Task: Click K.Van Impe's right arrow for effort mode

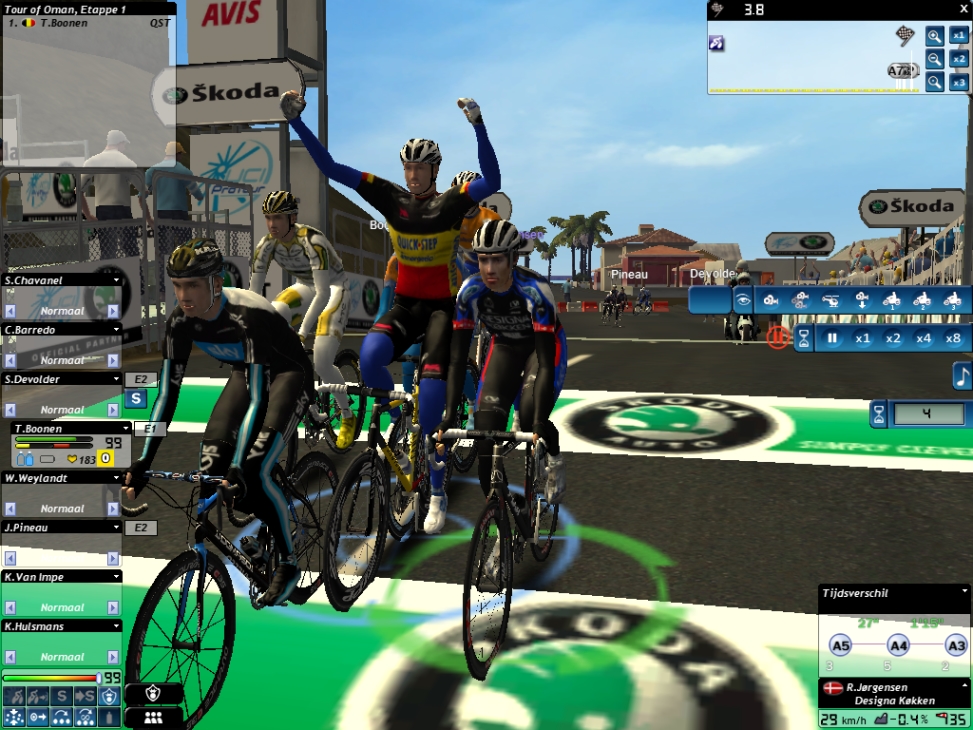Action: point(115,607)
